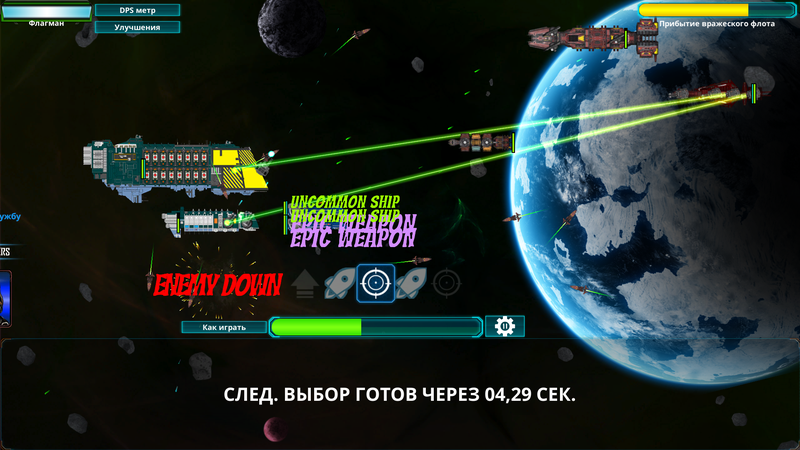Screen dimensions: 800x450
Task: Select the Флагман flagship panel
Action: click(x=46, y=14)
